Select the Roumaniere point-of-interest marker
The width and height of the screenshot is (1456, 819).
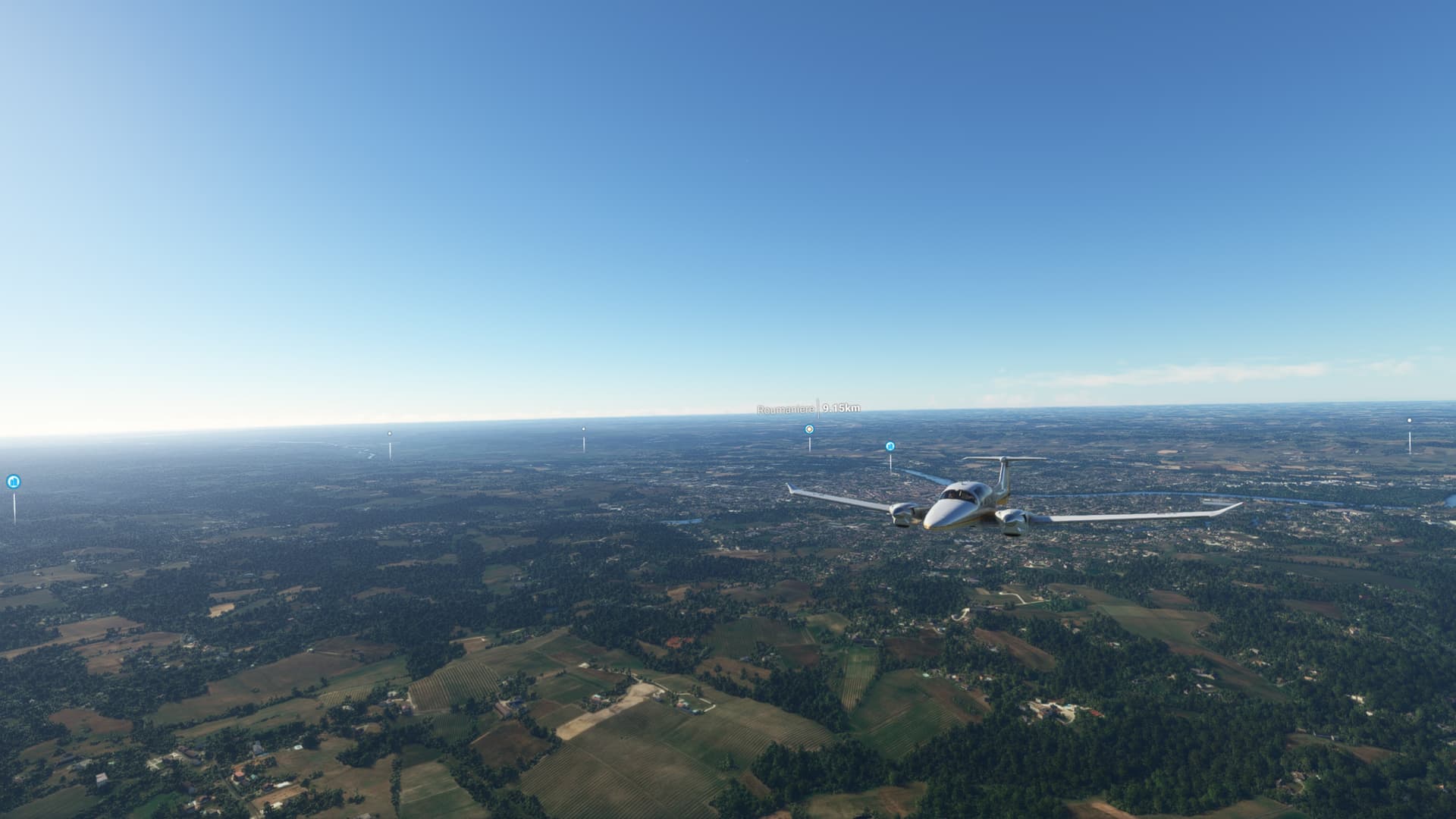coord(809,429)
